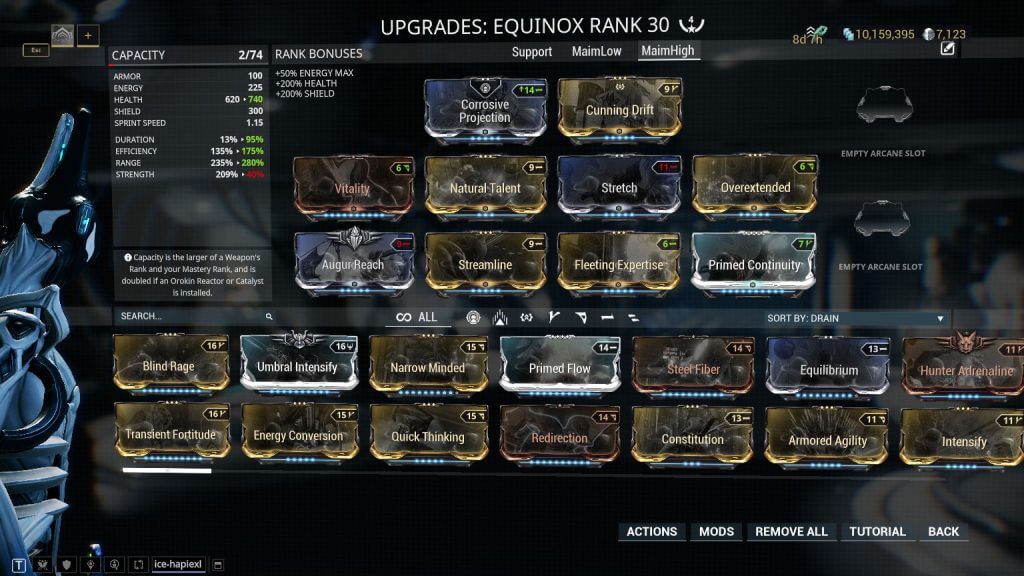Pick the Transient Fortitude mod card
This screenshot has height=576, width=1024.
[x=169, y=434]
